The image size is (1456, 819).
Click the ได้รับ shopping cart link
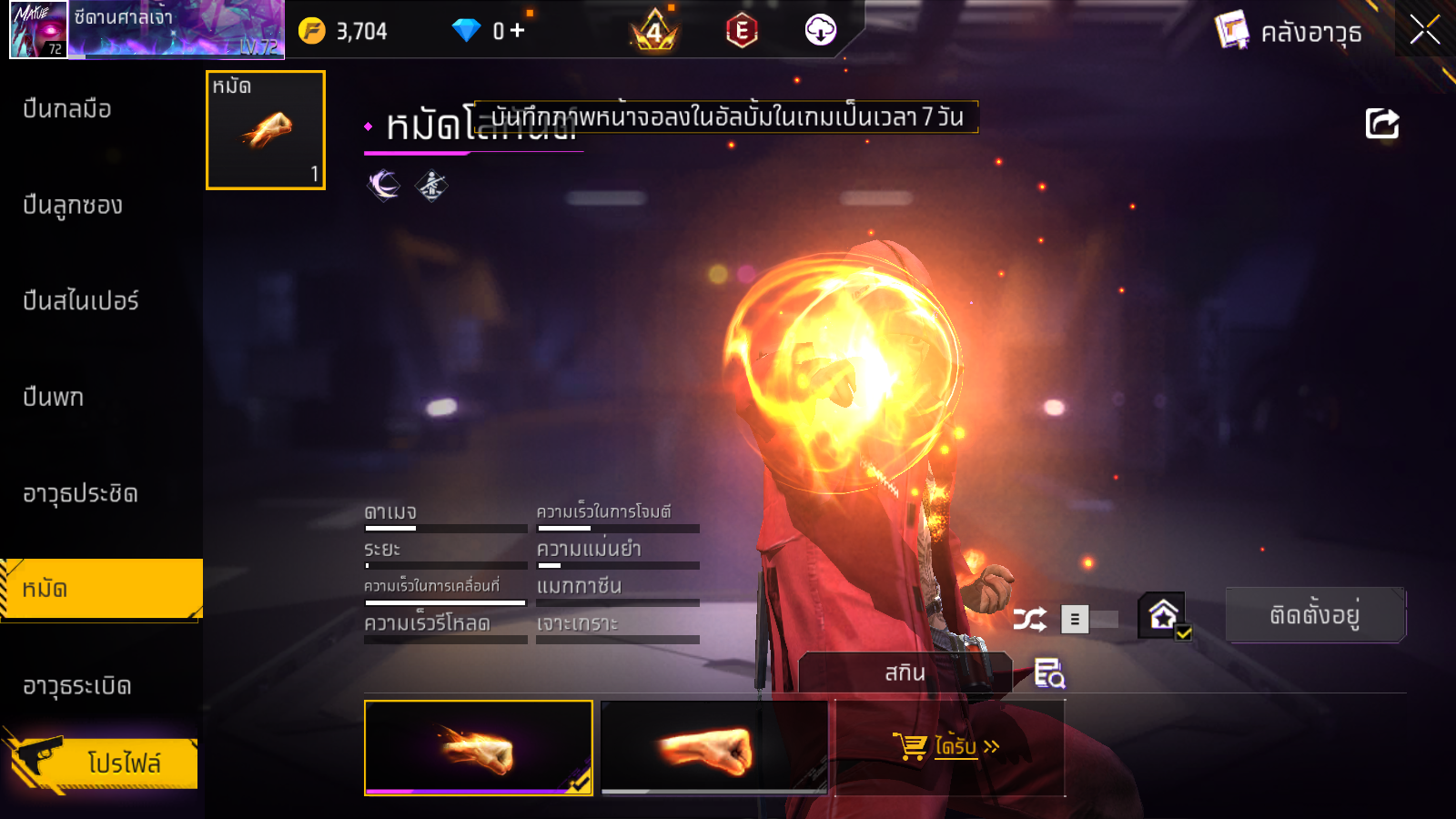click(x=948, y=747)
